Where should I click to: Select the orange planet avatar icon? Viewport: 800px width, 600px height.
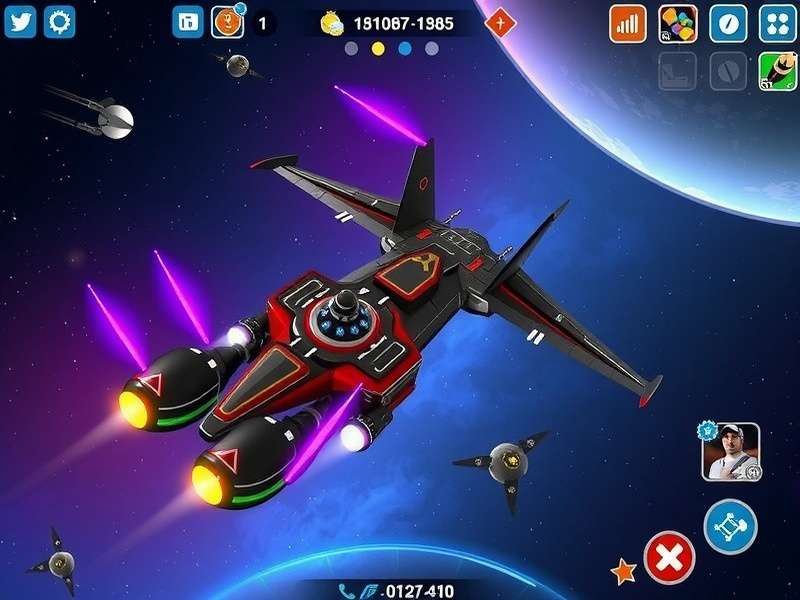coord(228,21)
